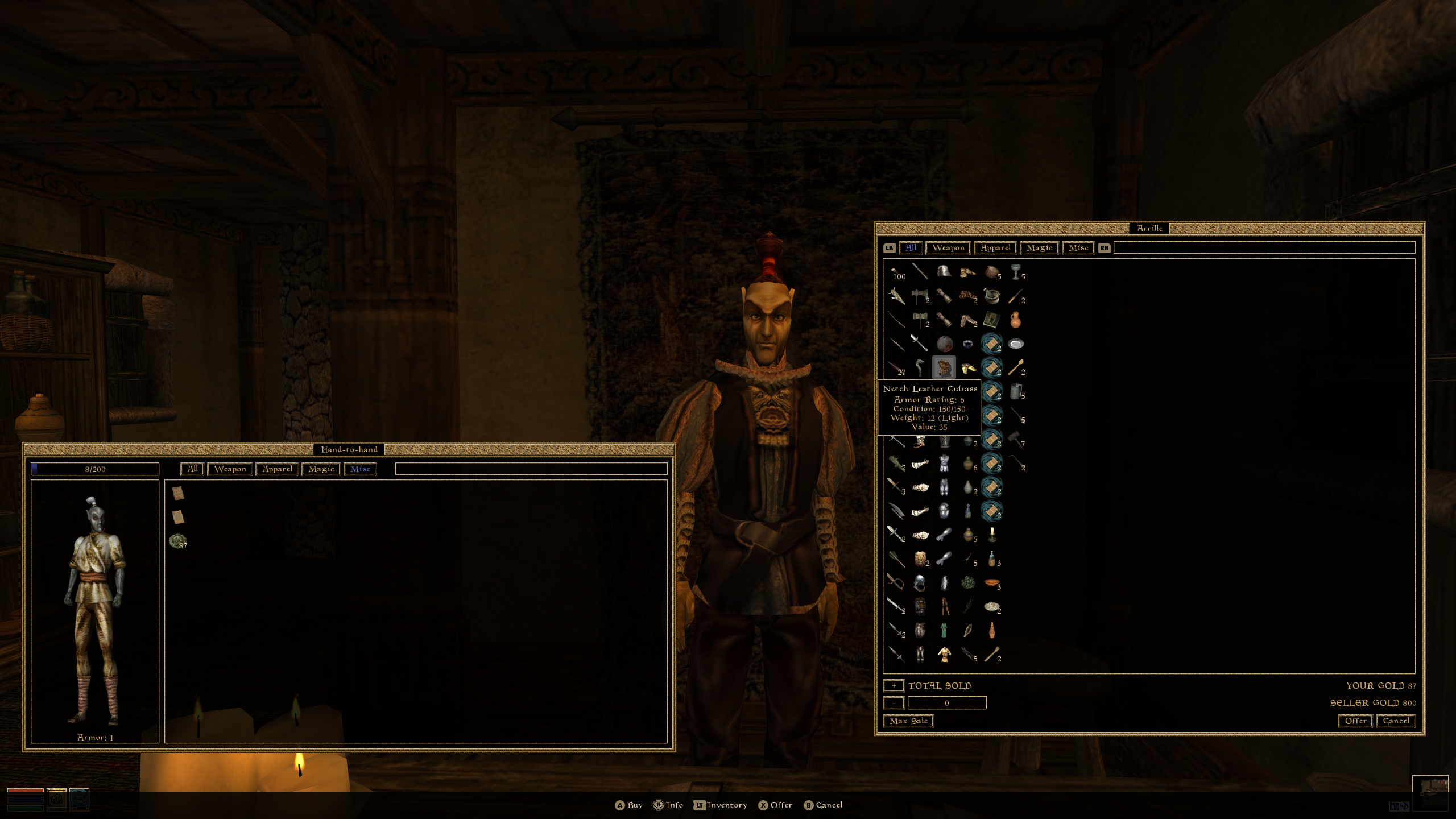Toggle the Misc filter in your inventory
This screenshot has height=819, width=1456.
pos(360,469)
